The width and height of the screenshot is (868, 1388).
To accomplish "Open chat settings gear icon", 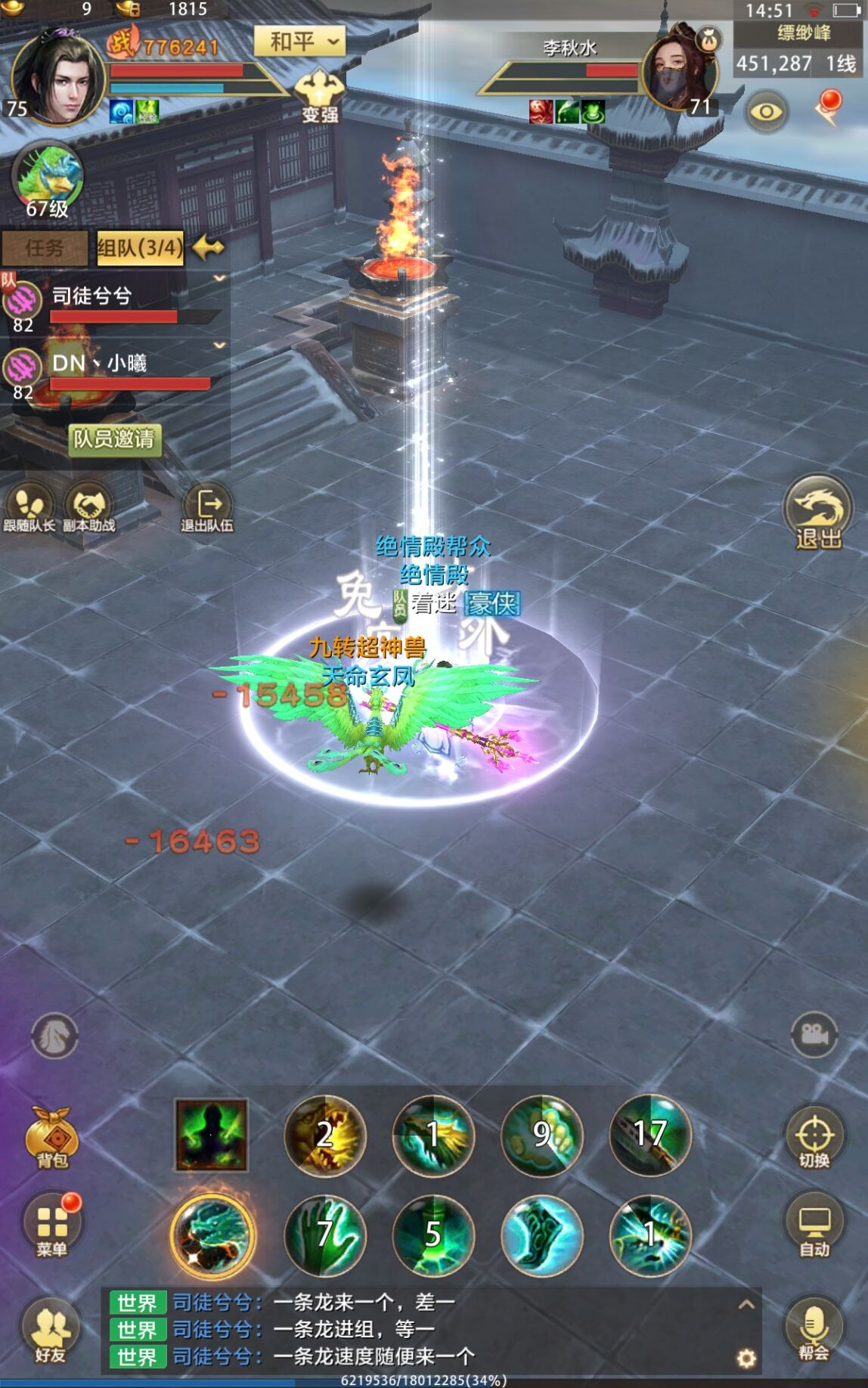I will click(x=746, y=1359).
